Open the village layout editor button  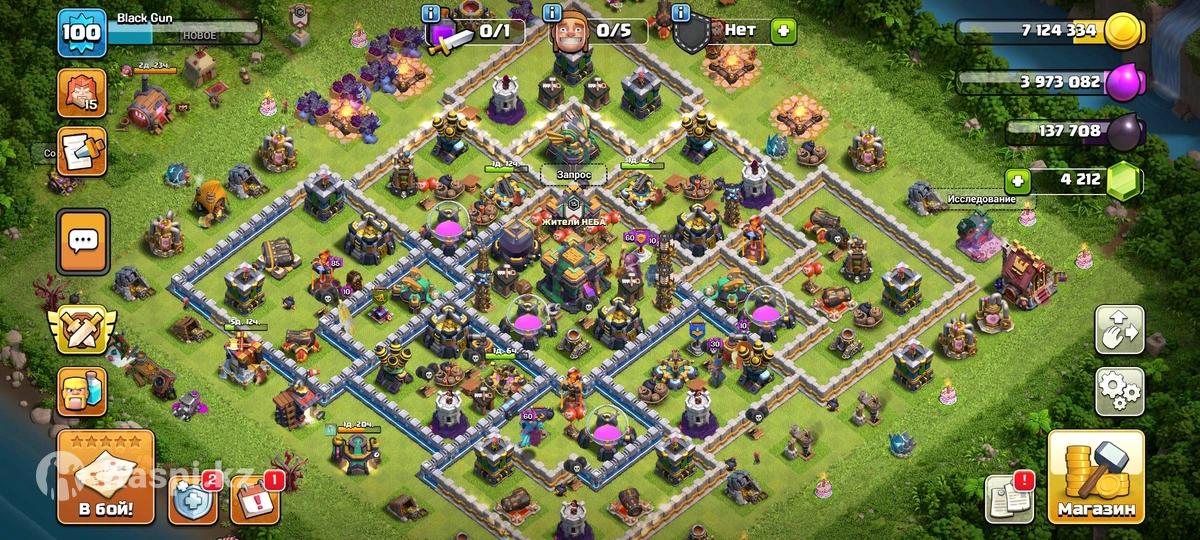(1119, 331)
